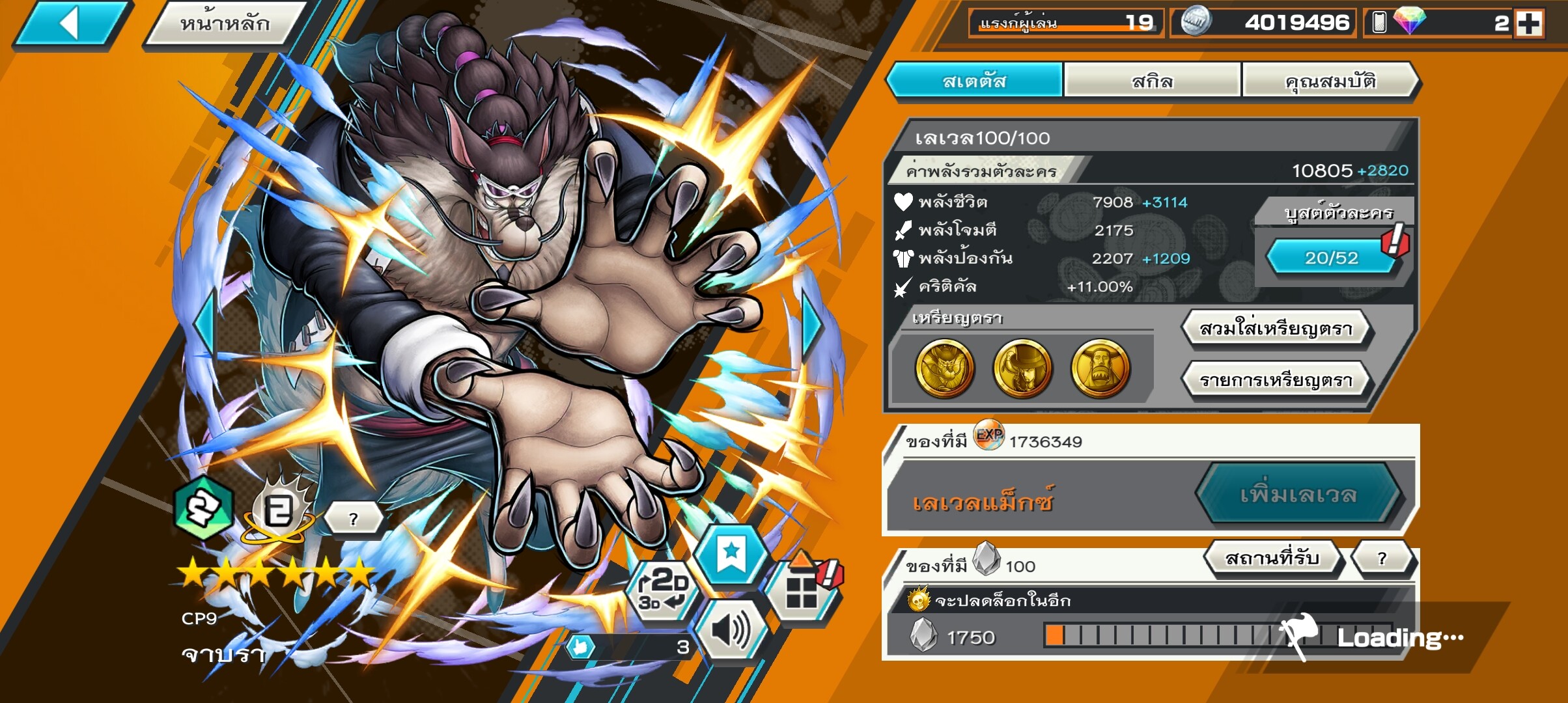Screen dimensions: 1568x703
Task: Open the question mark beside the class badges
Action: (353, 519)
